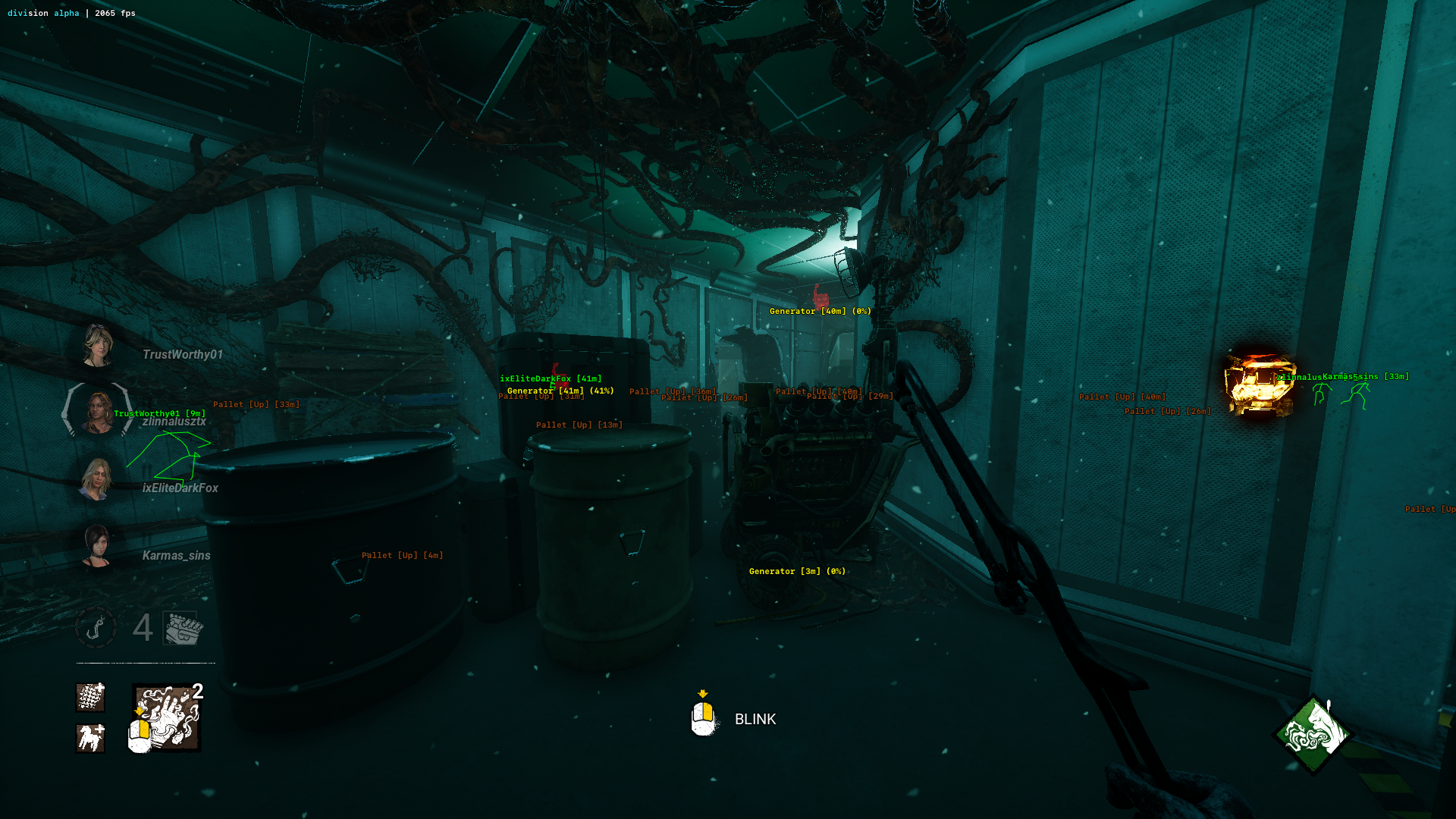Click zlinnalusztx's survivor portrait
Image resolution: width=1456 pixels, height=819 pixels.
[97, 412]
